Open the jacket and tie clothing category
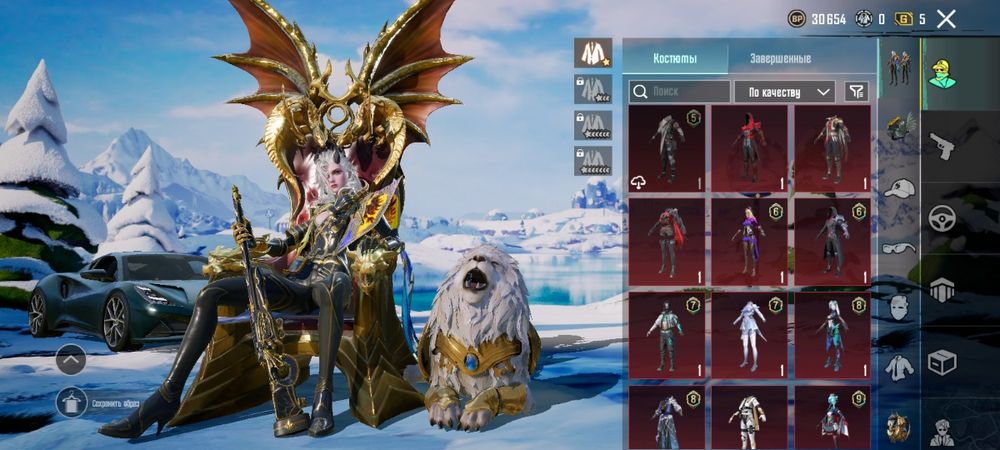1000x450 pixels. (x=899, y=367)
